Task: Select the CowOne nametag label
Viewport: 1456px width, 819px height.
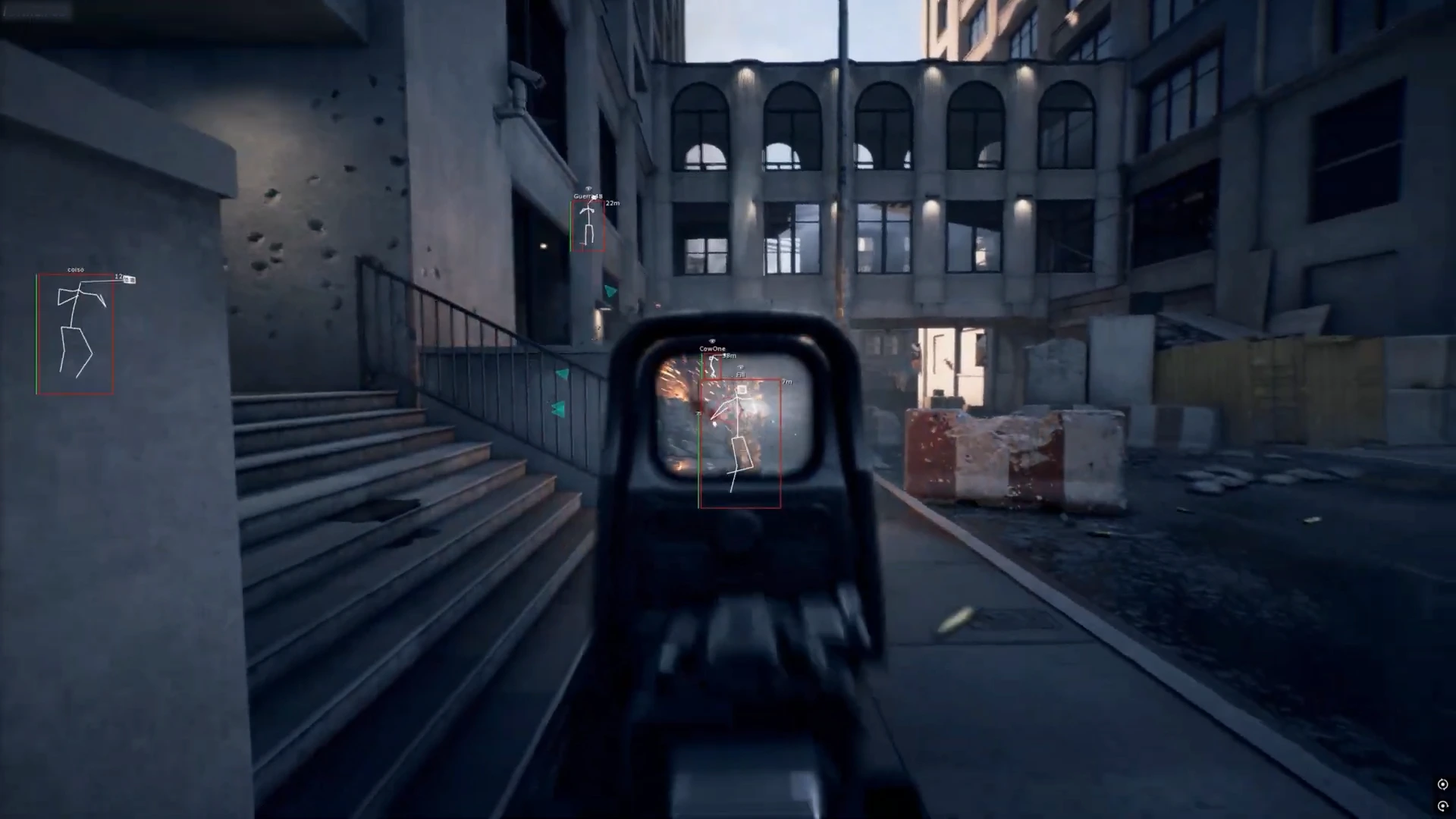Action: 712,348
